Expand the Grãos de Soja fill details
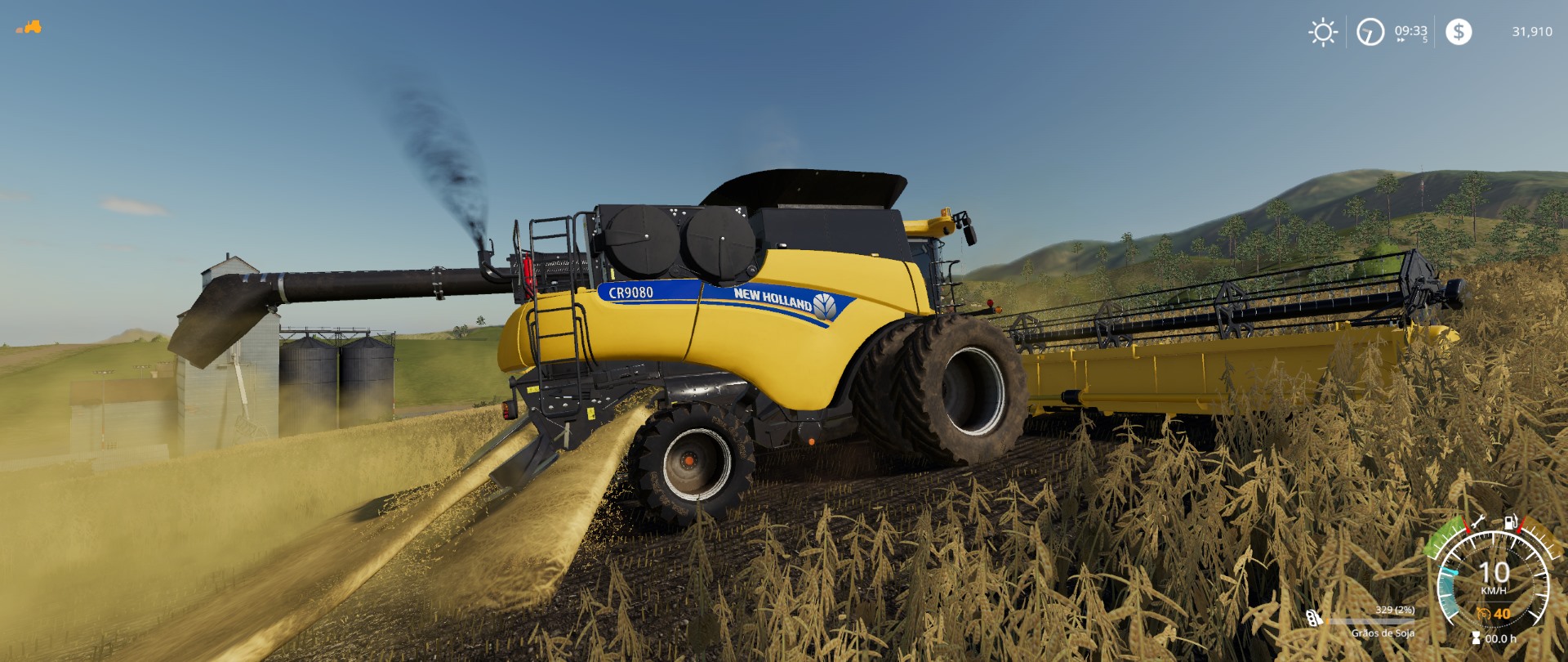Image resolution: width=1568 pixels, height=662 pixels. tap(1383, 633)
